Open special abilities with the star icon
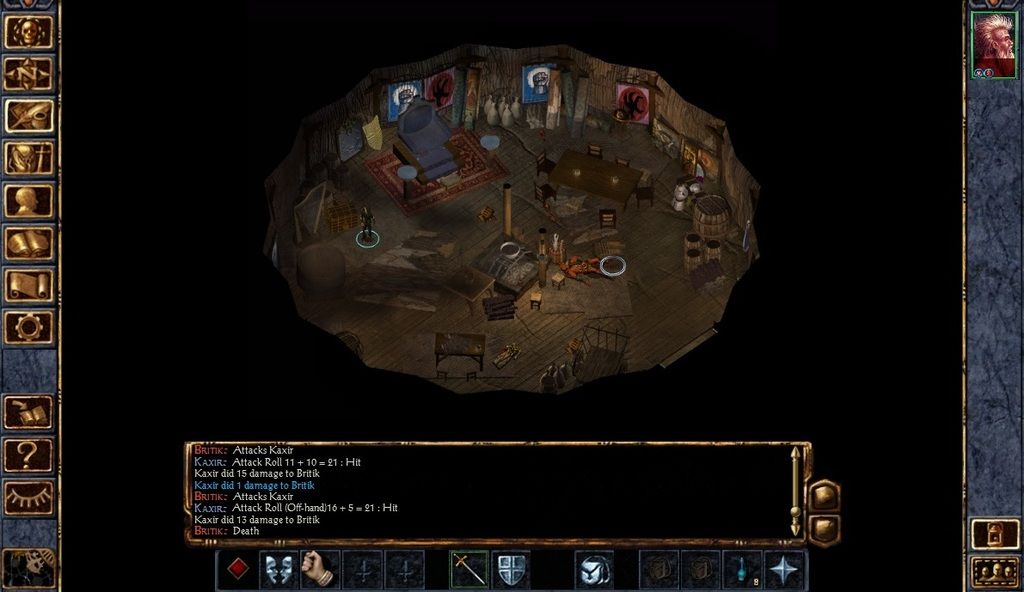 (784, 569)
